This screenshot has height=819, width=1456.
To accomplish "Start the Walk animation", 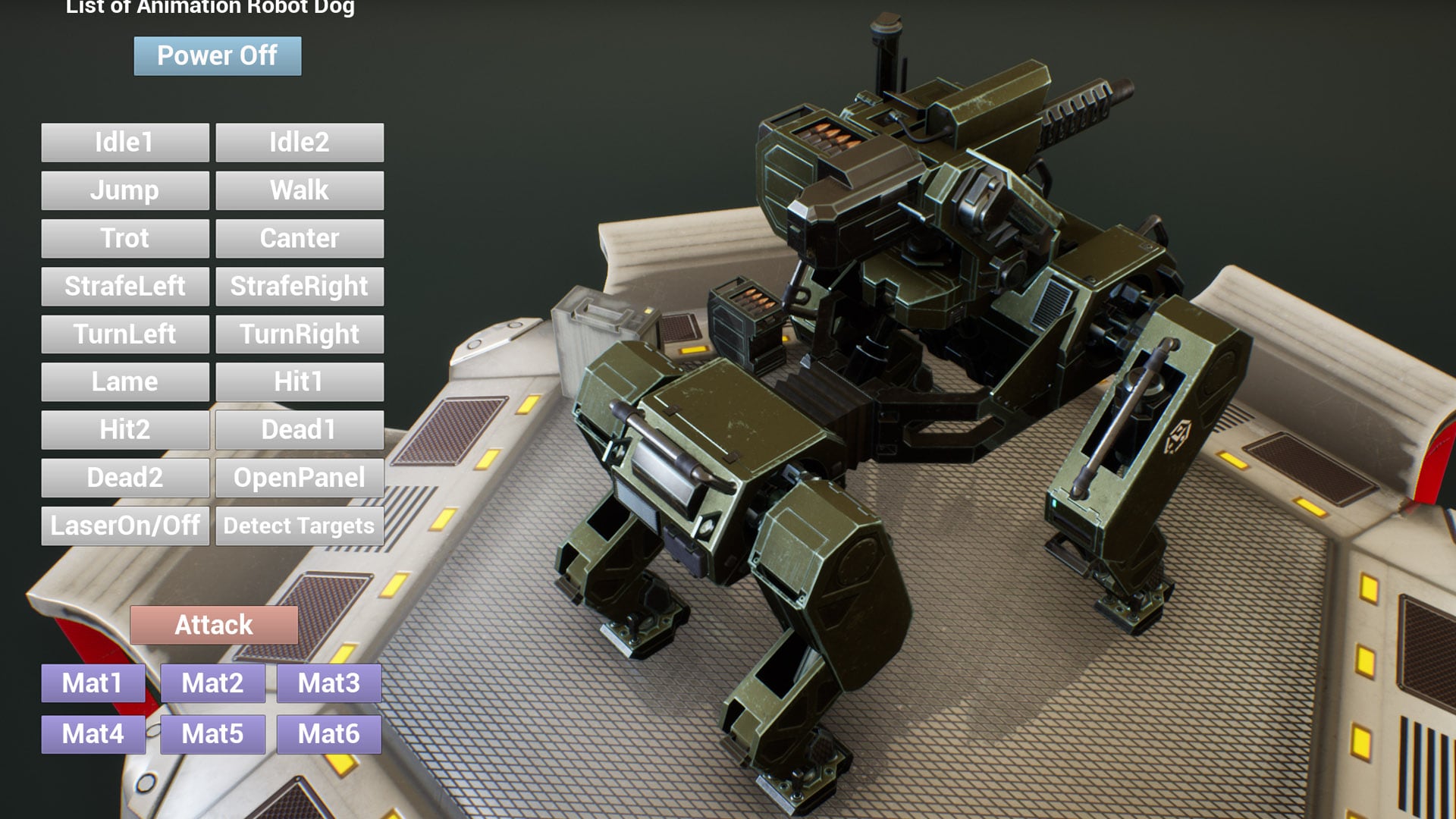I will tap(300, 190).
